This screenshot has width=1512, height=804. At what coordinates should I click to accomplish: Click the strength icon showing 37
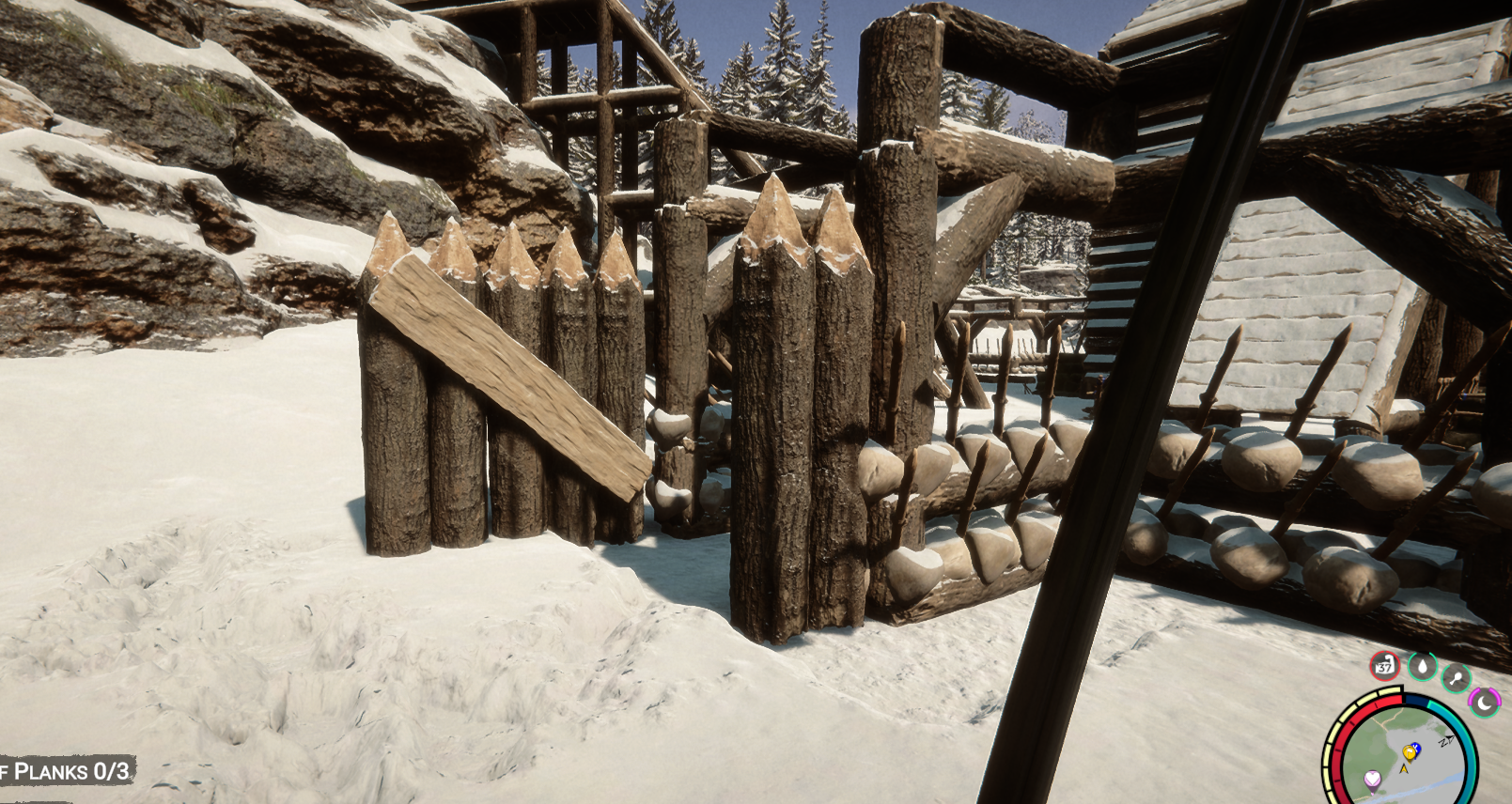click(1384, 666)
